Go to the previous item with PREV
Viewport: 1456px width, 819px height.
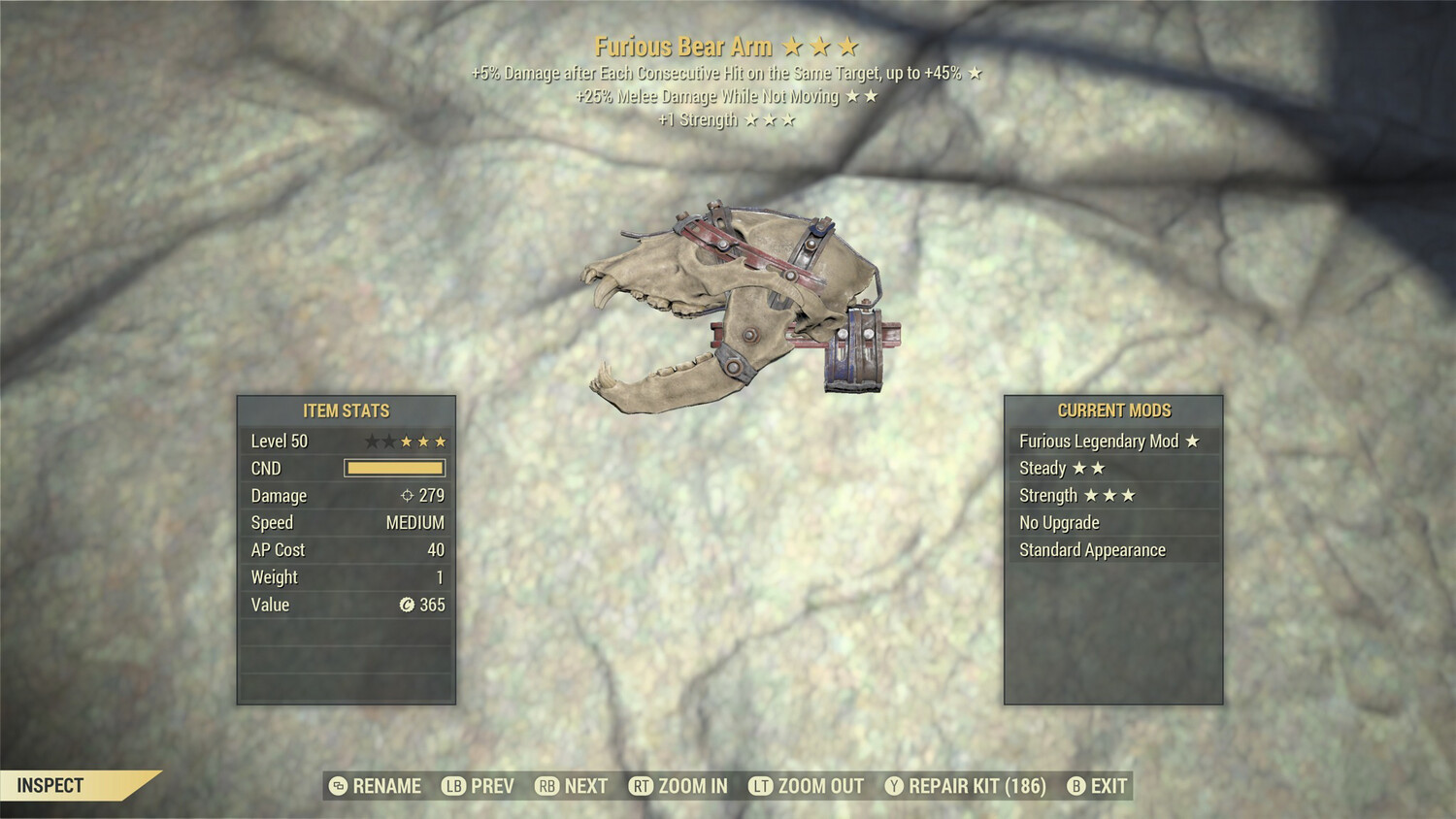coord(479,786)
